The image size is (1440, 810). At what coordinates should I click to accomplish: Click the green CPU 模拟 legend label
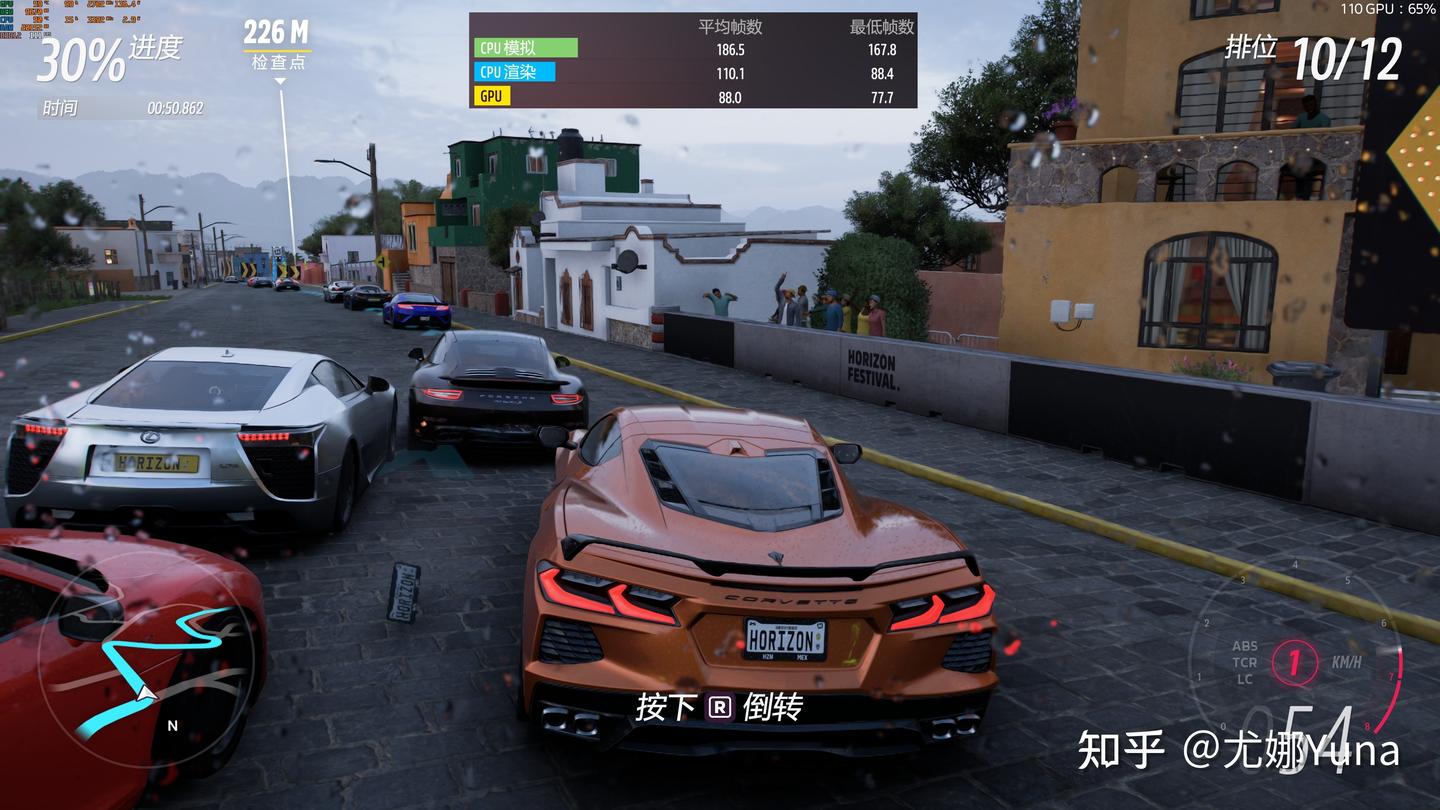[525, 48]
